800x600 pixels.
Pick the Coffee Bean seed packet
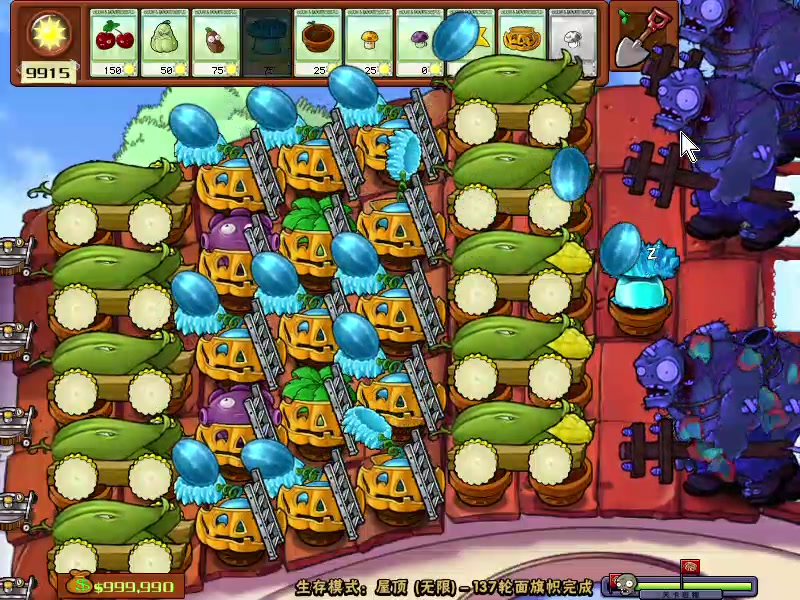tap(217, 44)
